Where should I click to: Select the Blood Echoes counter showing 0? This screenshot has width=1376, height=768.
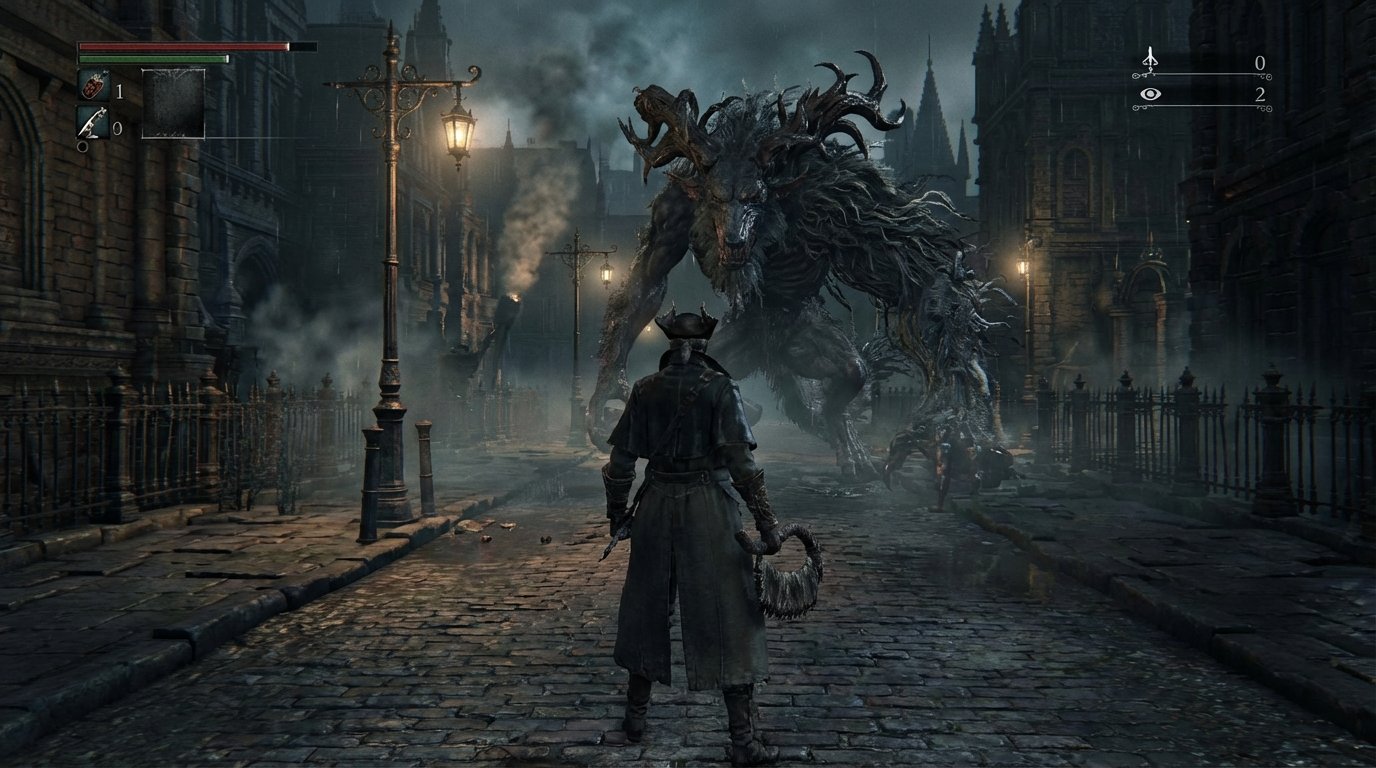pyautogui.click(x=1260, y=62)
